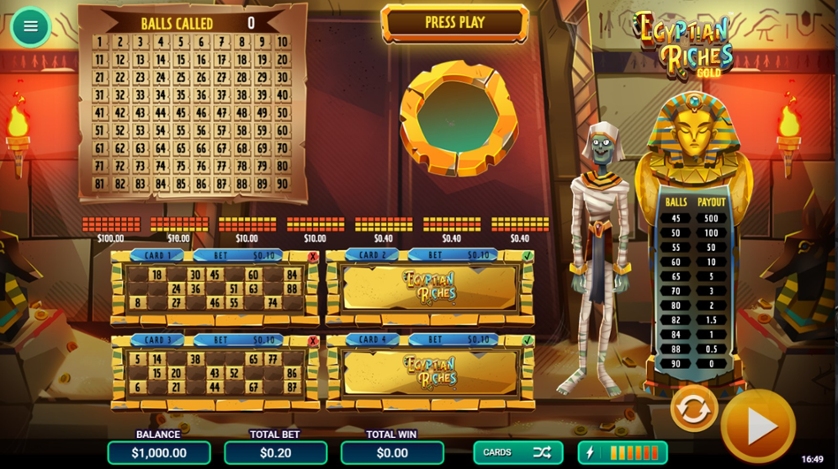Viewport: 838px width, 469px height.
Task: Enable Card 2 with its green checkmark
Action: point(528,256)
